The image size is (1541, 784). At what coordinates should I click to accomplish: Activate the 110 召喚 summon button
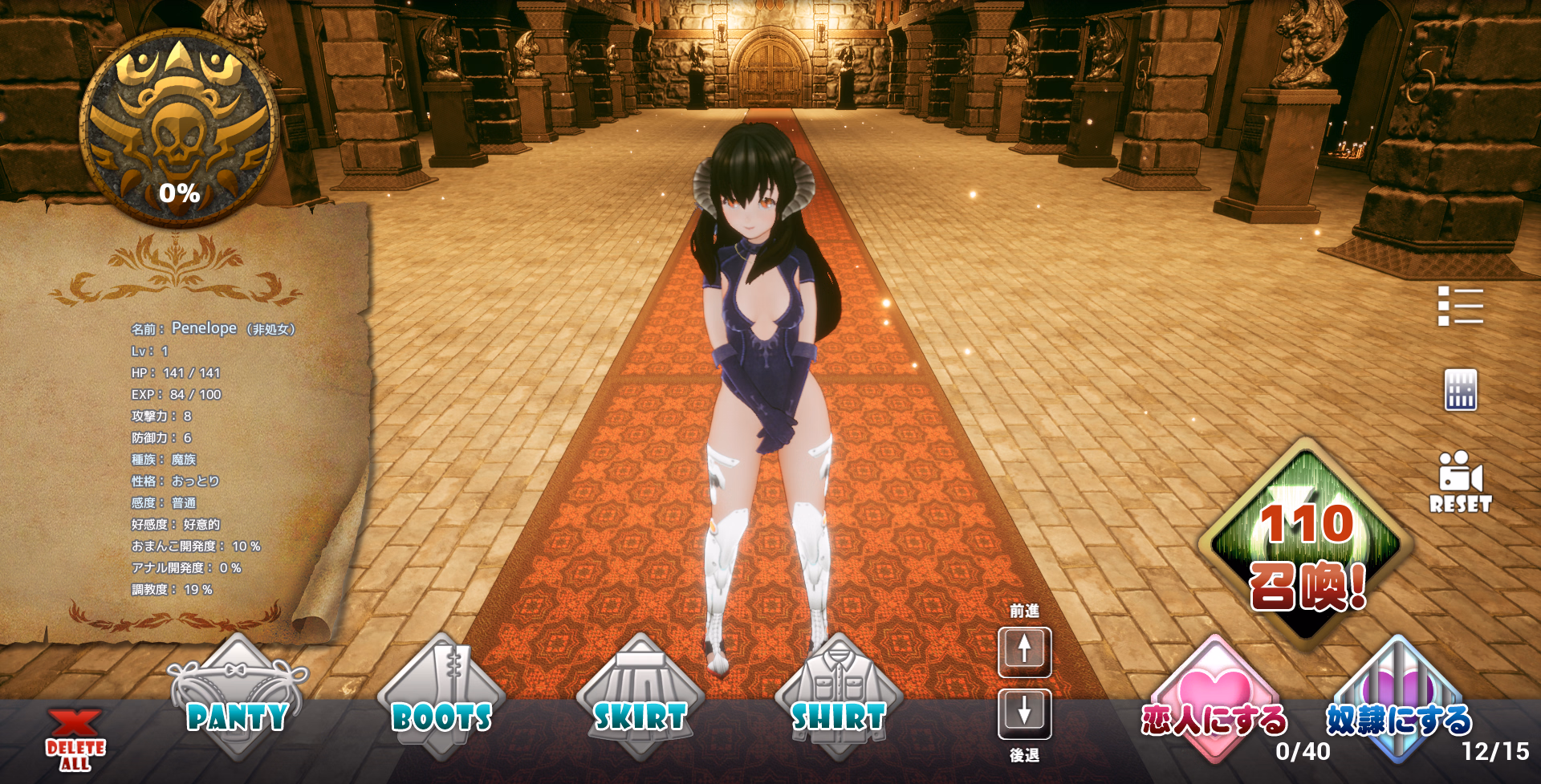coord(1307,546)
